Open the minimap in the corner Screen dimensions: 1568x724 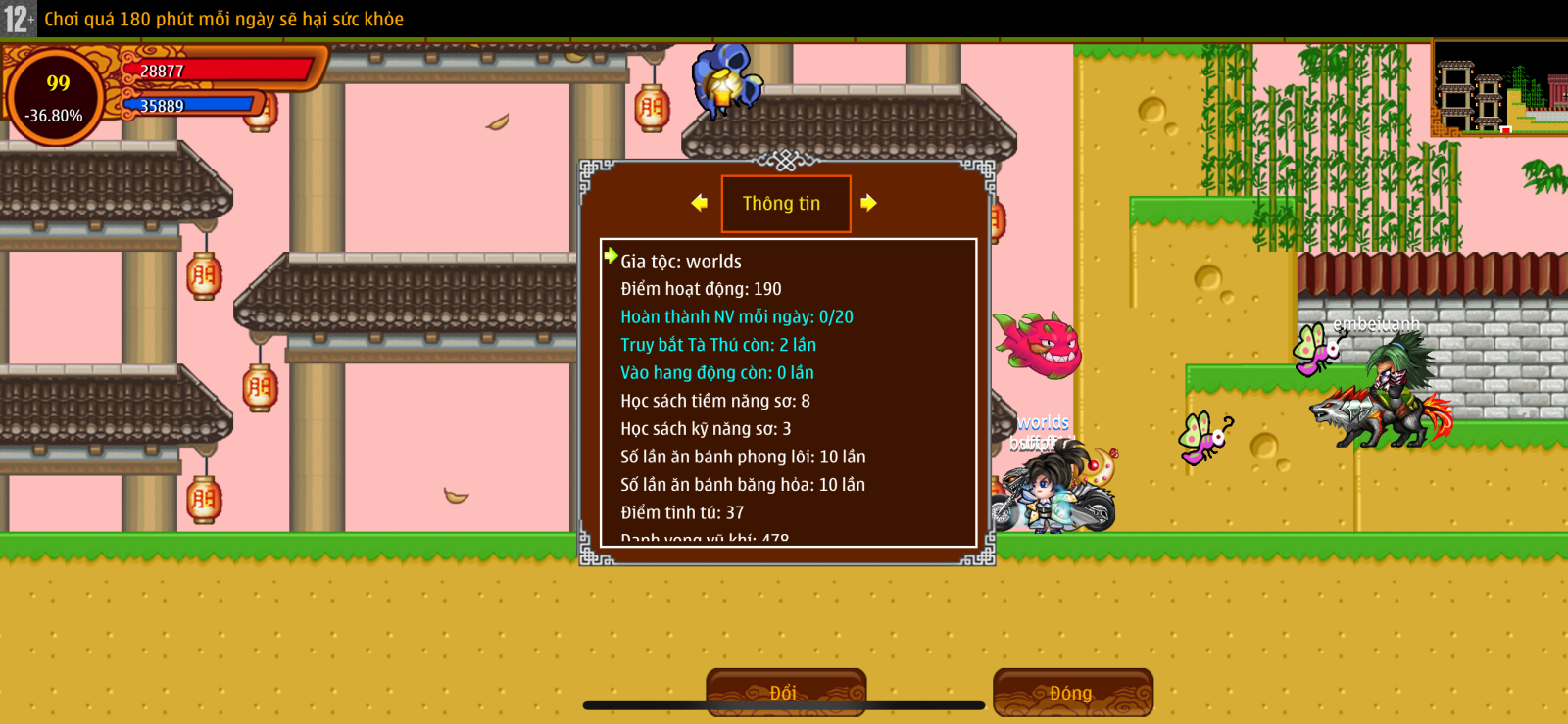pos(1499,88)
